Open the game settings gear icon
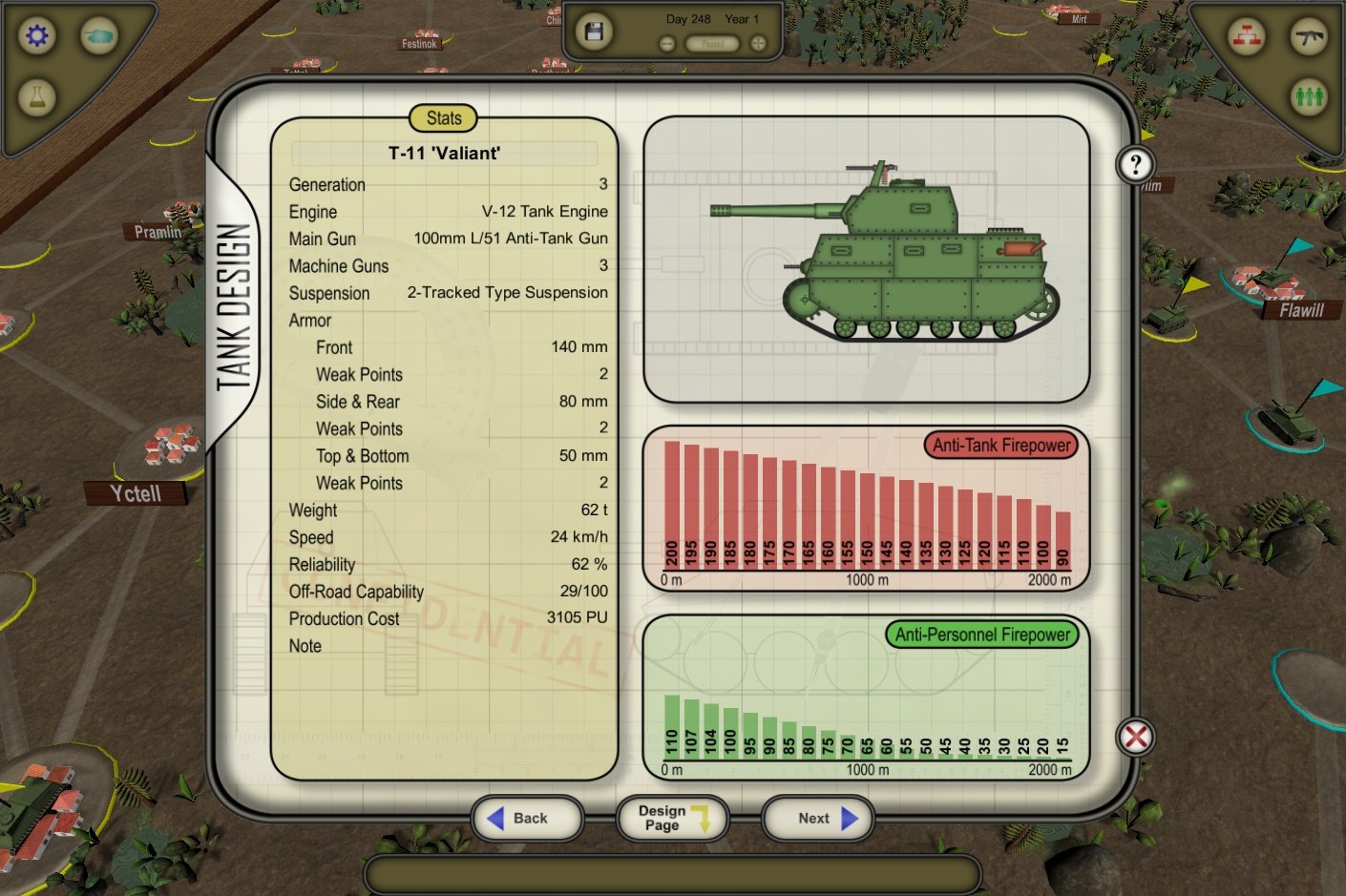 (x=36, y=34)
